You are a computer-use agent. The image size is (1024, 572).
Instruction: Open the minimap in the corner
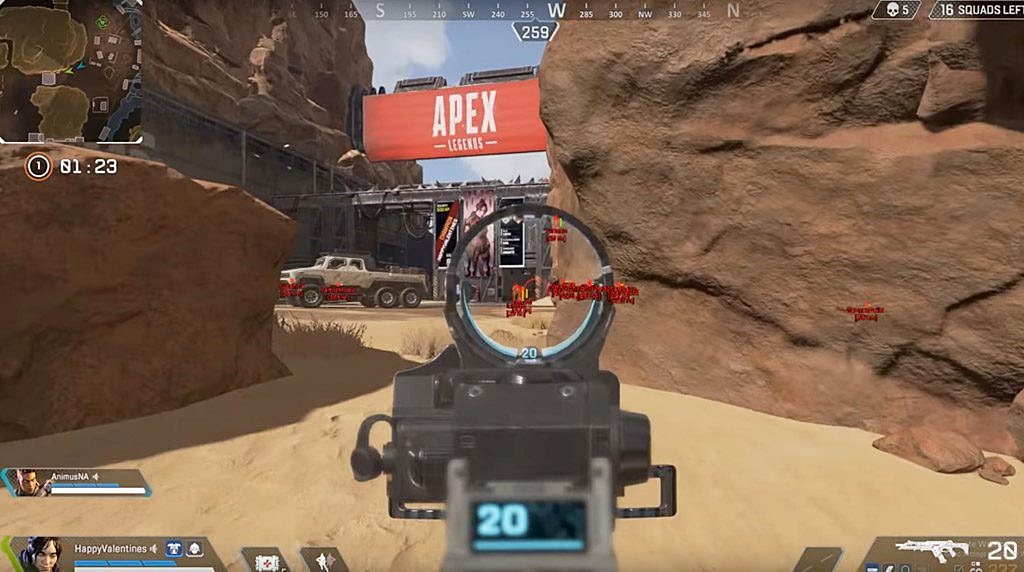[x=70, y=70]
